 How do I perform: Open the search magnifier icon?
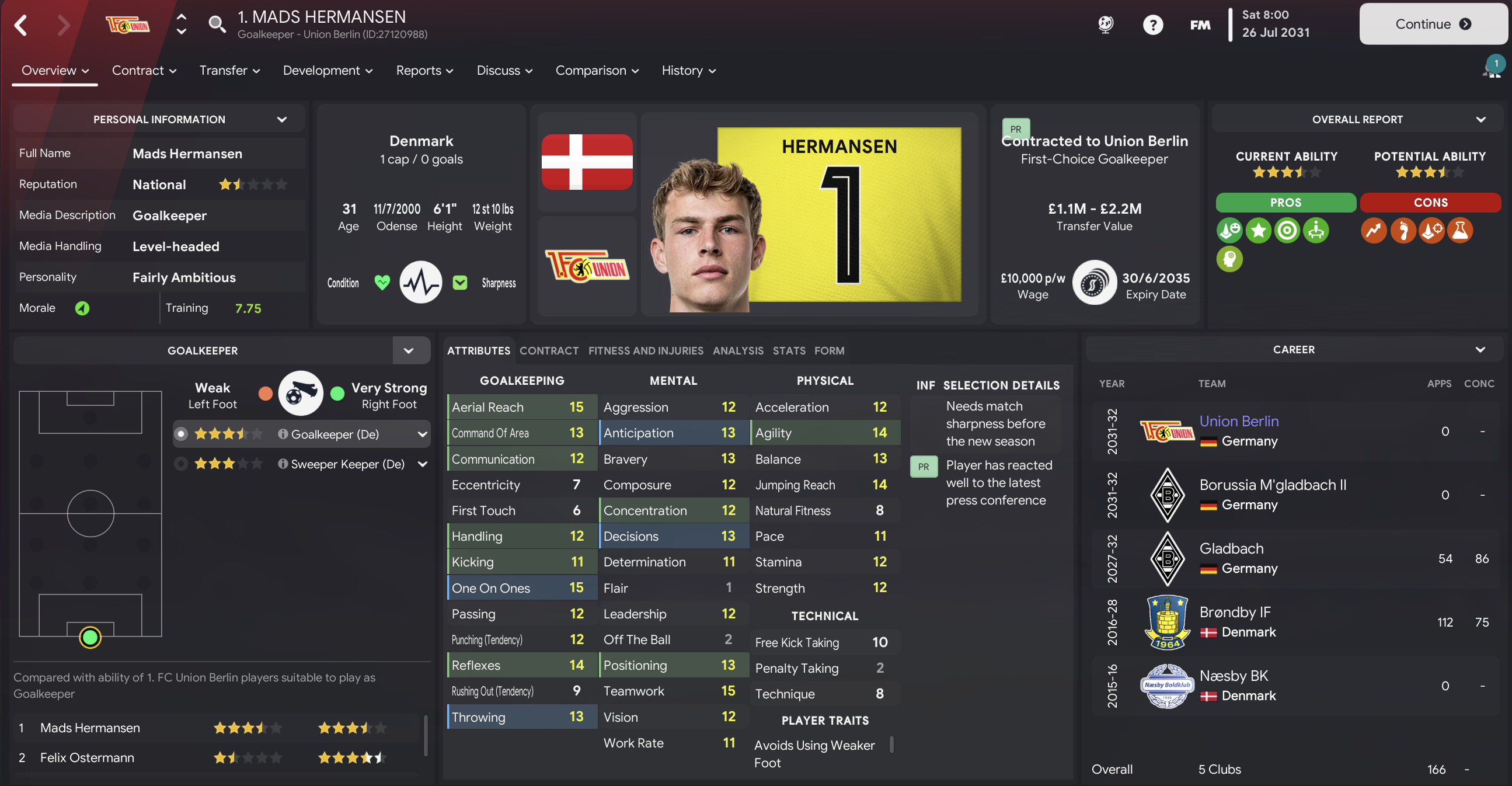point(217,24)
